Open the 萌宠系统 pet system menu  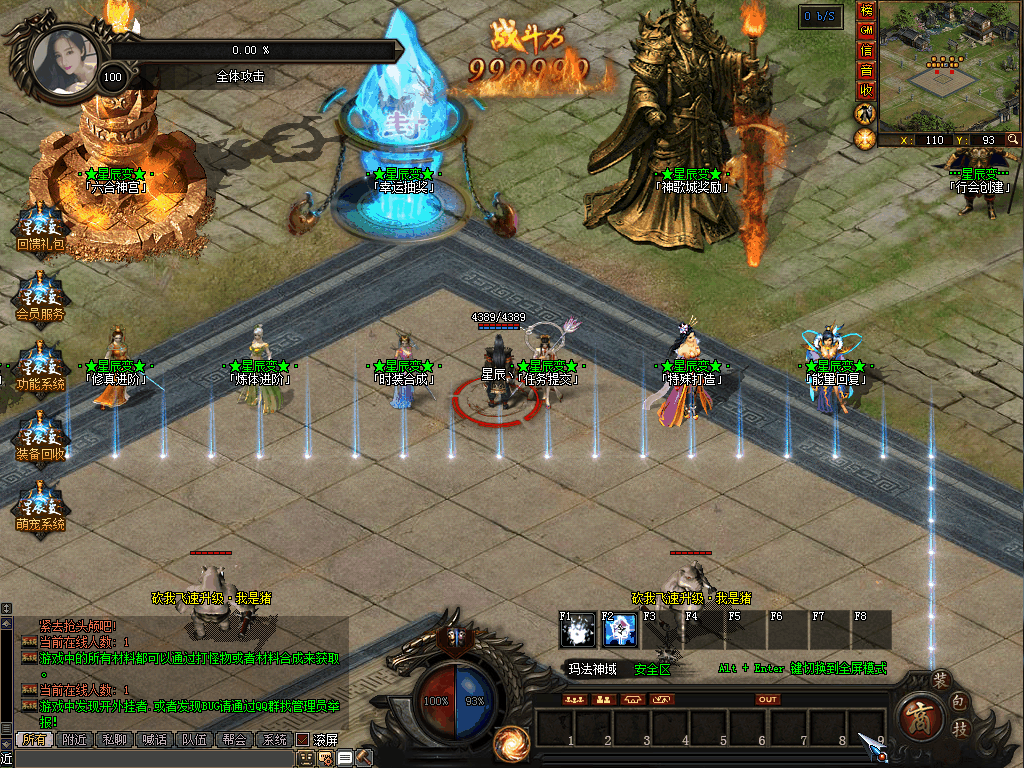pos(40,508)
